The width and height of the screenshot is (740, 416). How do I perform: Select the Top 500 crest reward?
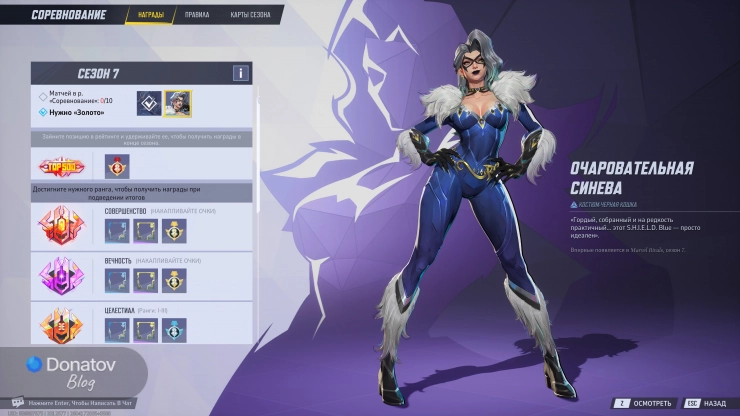pos(119,167)
